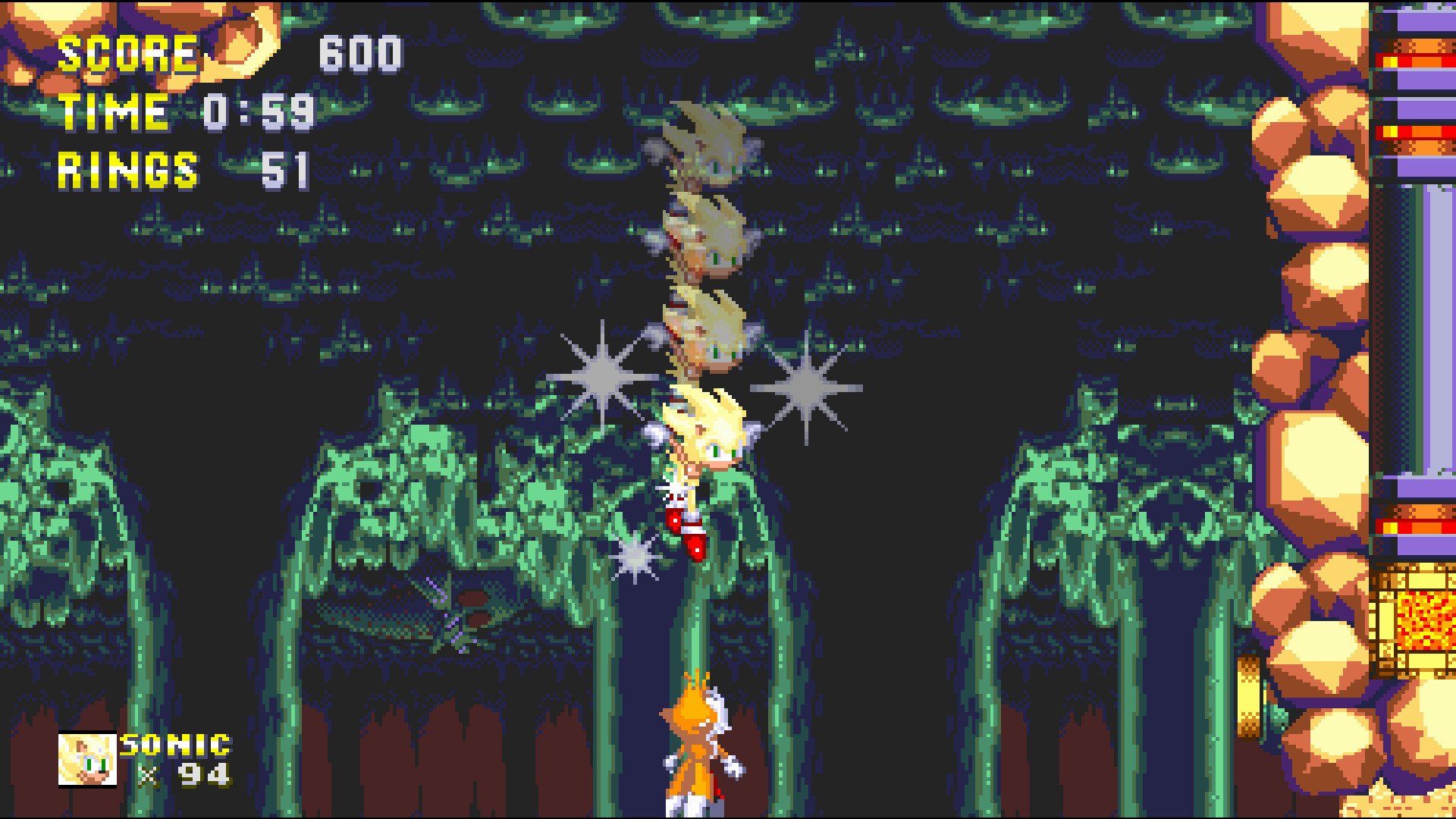Select the TIME label in the HUD

pos(112,112)
